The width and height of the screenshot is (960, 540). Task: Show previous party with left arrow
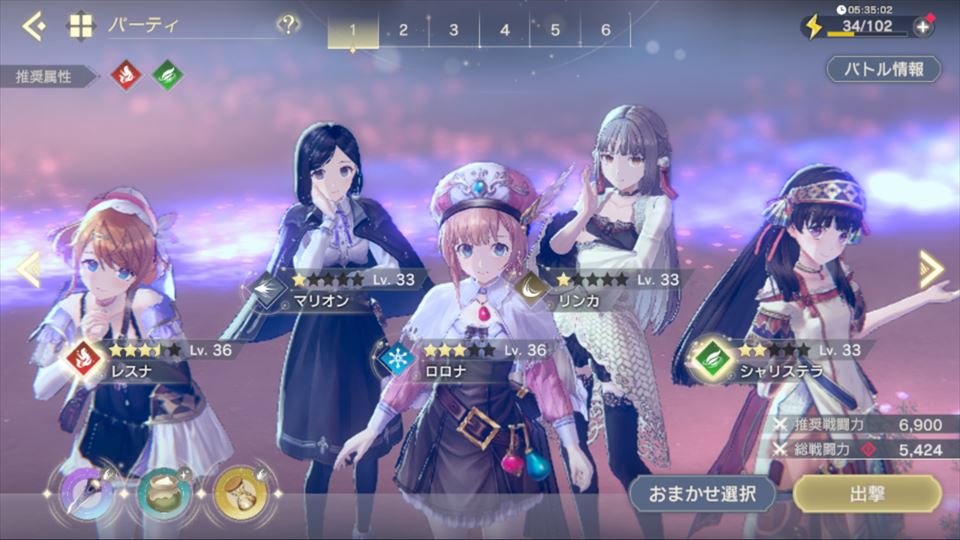[28, 267]
